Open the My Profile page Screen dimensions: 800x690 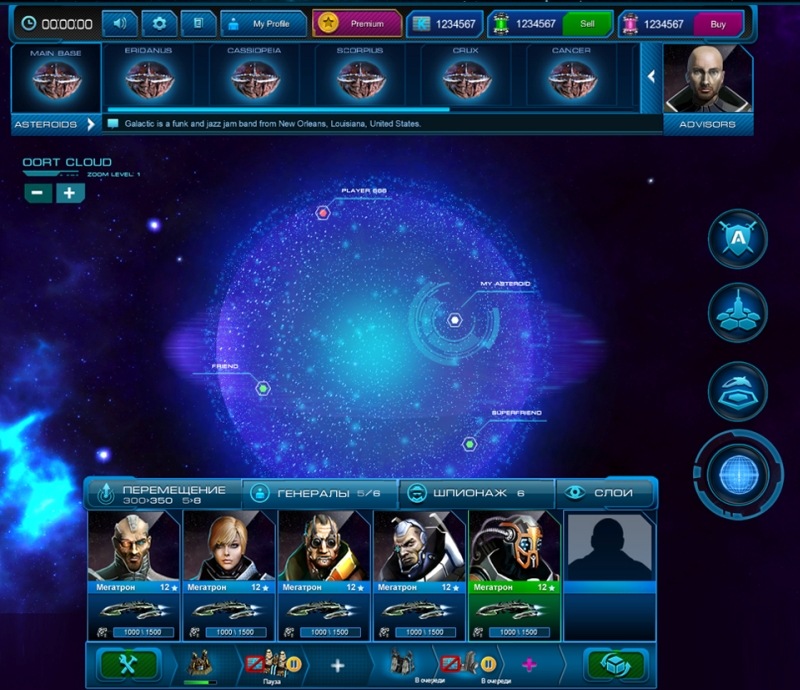(262, 23)
